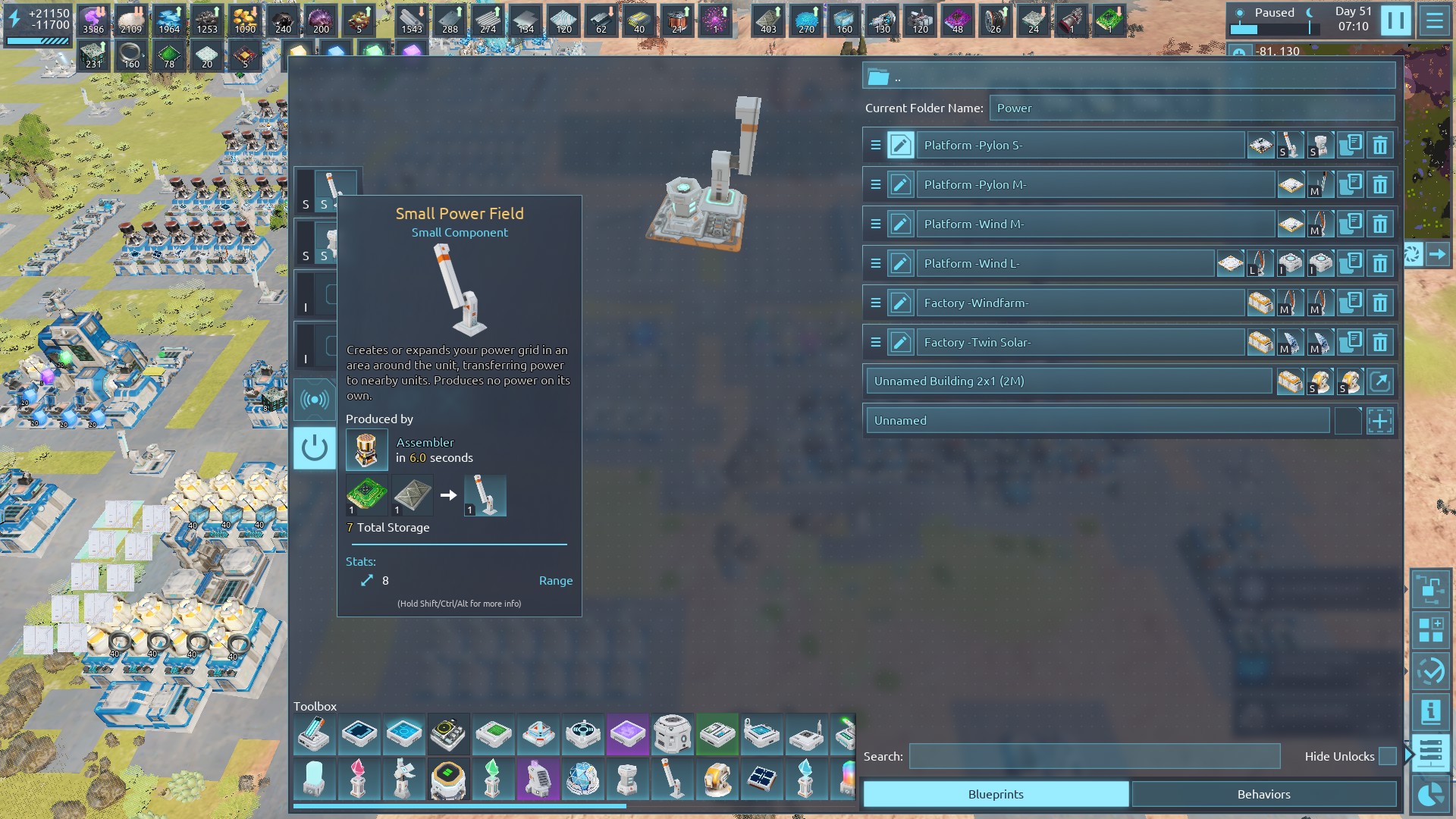Open the info panel icon
Image resolution: width=1456 pixels, height=819 pixels.
click(x=1430, y=711)
